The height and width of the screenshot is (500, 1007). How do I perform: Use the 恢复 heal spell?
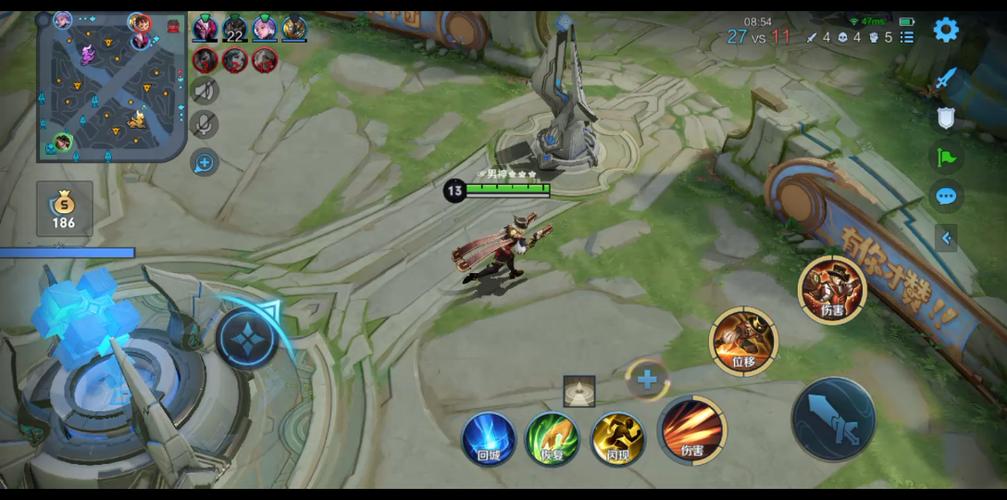(x=552, y=438)
